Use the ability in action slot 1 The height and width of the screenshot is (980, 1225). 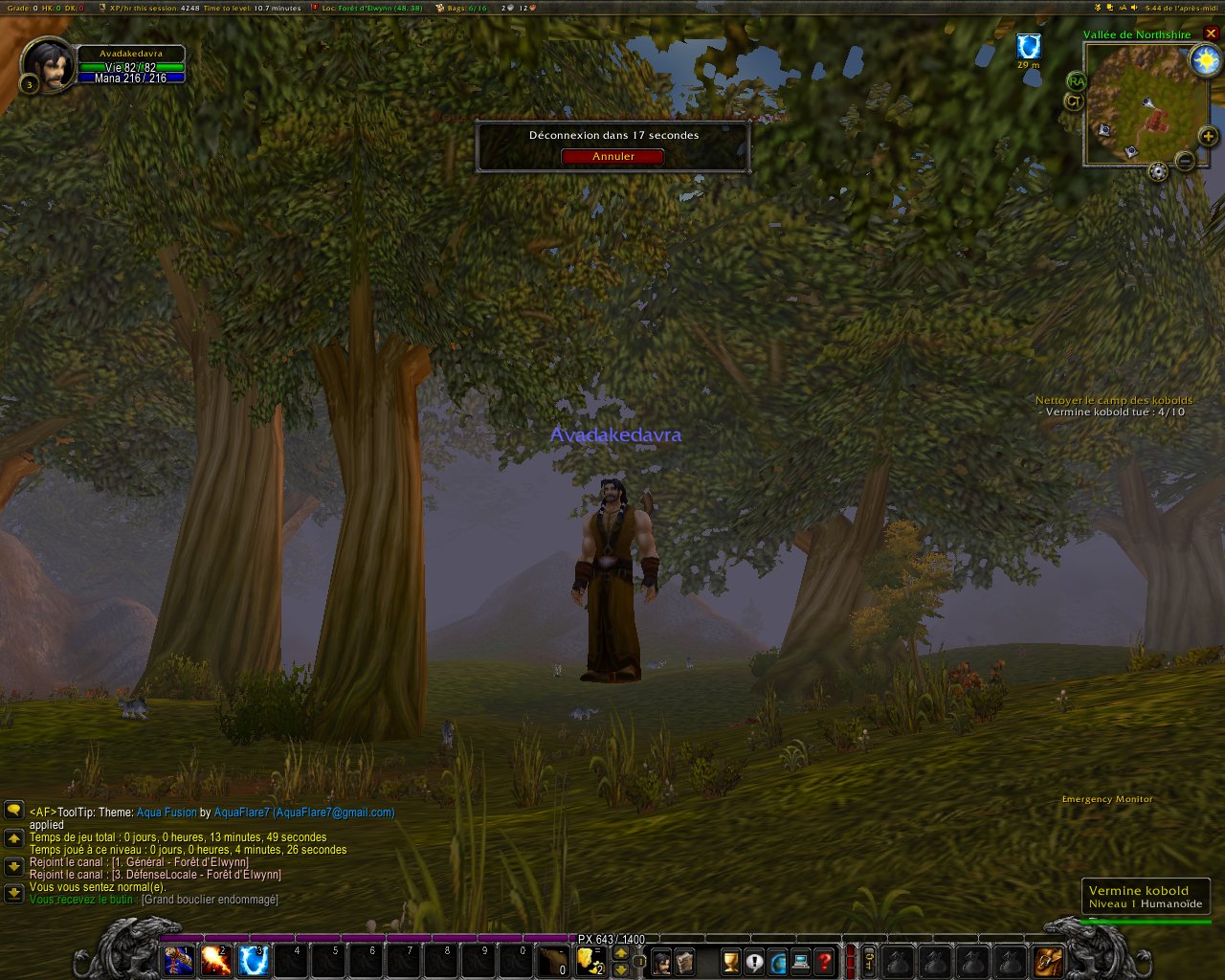[x=179, y=960]
